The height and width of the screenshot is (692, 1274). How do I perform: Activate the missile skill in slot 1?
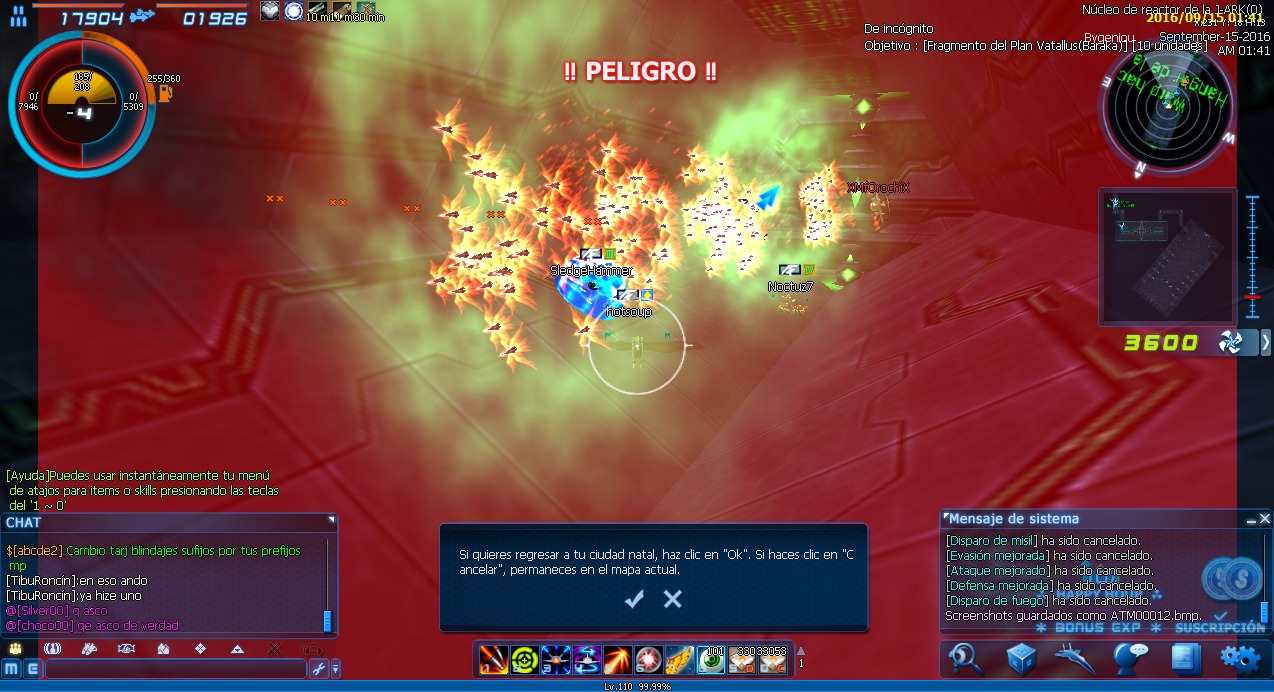point(494,660)
